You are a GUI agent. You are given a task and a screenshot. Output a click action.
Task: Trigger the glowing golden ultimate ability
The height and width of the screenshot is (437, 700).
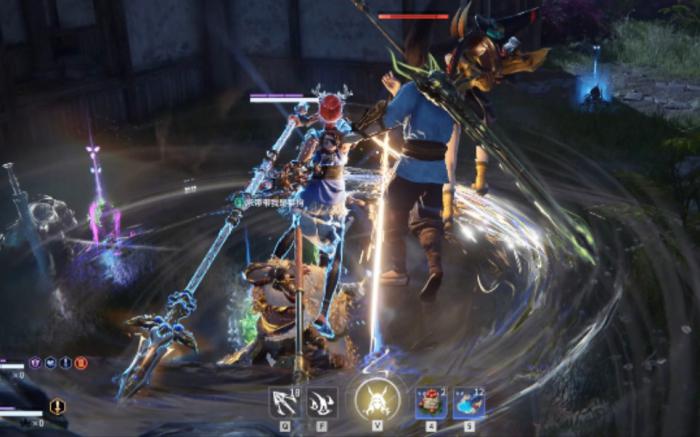pos(377,400)
